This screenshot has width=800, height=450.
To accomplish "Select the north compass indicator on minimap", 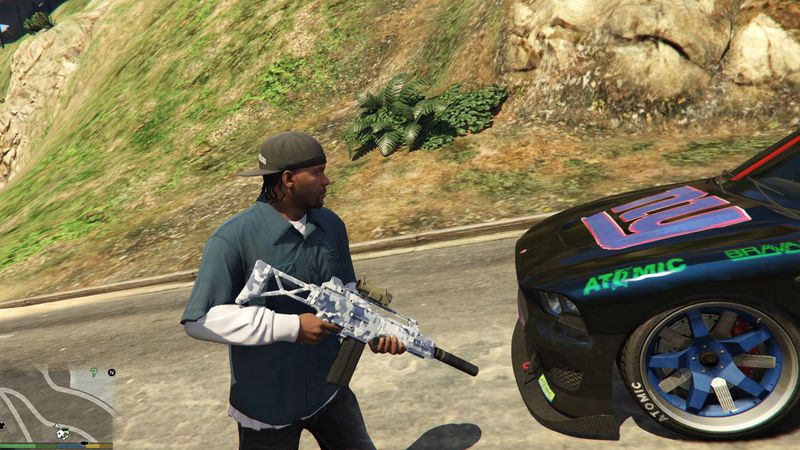I will (113, 372).
